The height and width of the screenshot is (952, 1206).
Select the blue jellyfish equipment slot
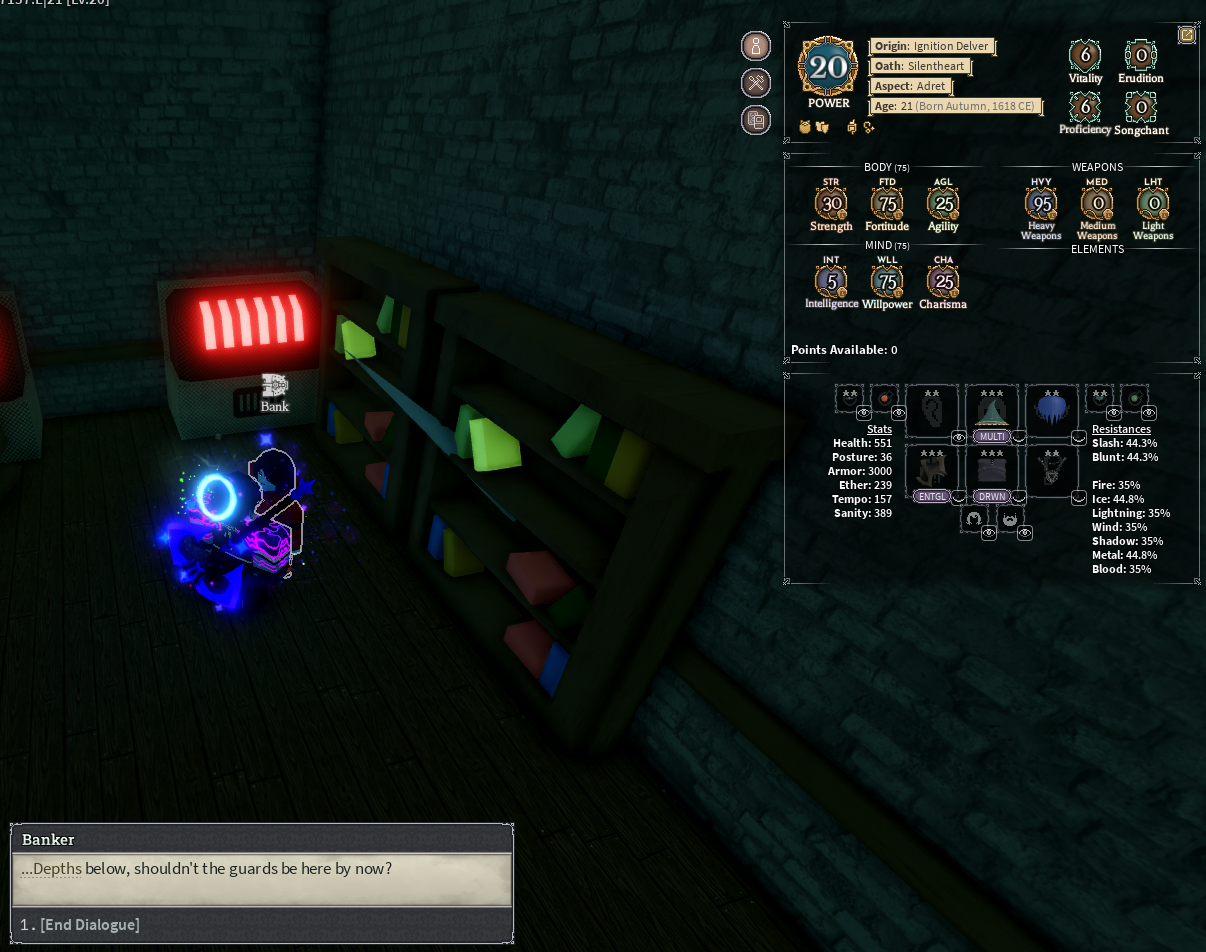point(1051,408)
